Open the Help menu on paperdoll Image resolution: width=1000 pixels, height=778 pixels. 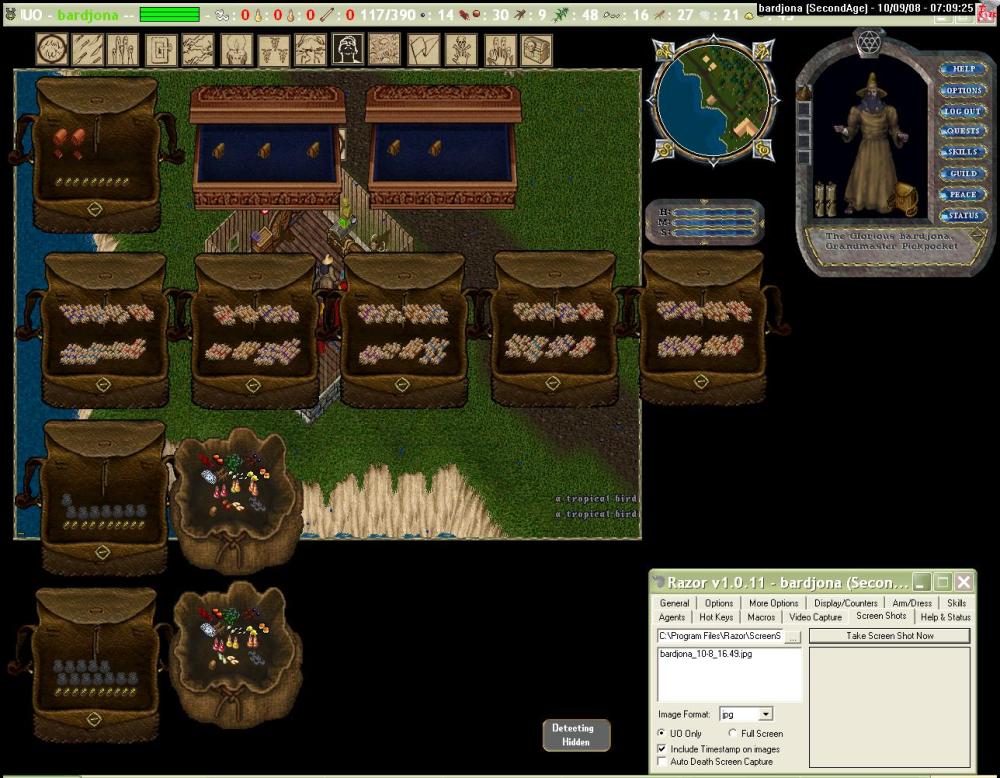click(963, 69)
